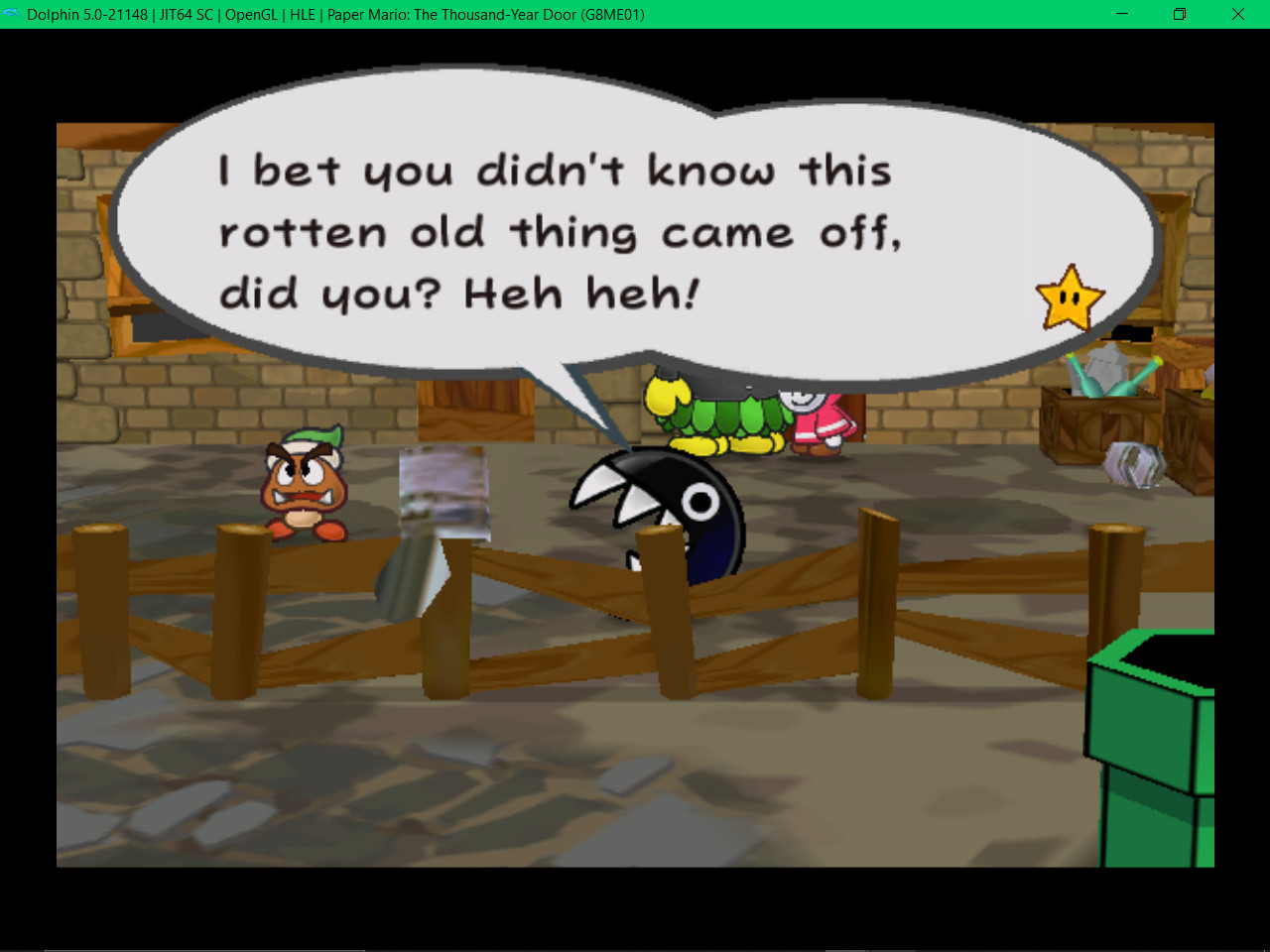1270x952 pixels.
Task: Toggle fullscreen via the maximize button
Action: click(x=1180, y=14)
